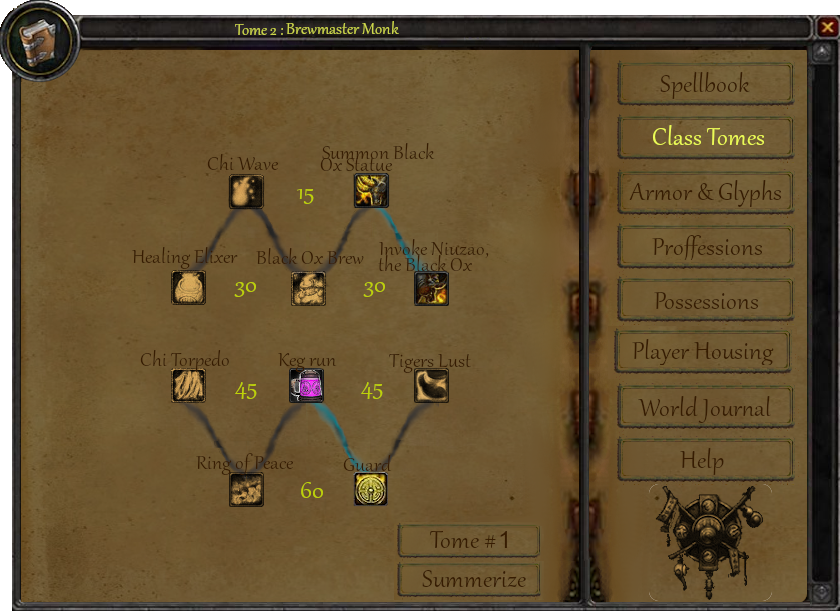The width and height of the screenshot is (840, 611).
Task: Switch to Class Tomes tab
Action: pos(705,138)
